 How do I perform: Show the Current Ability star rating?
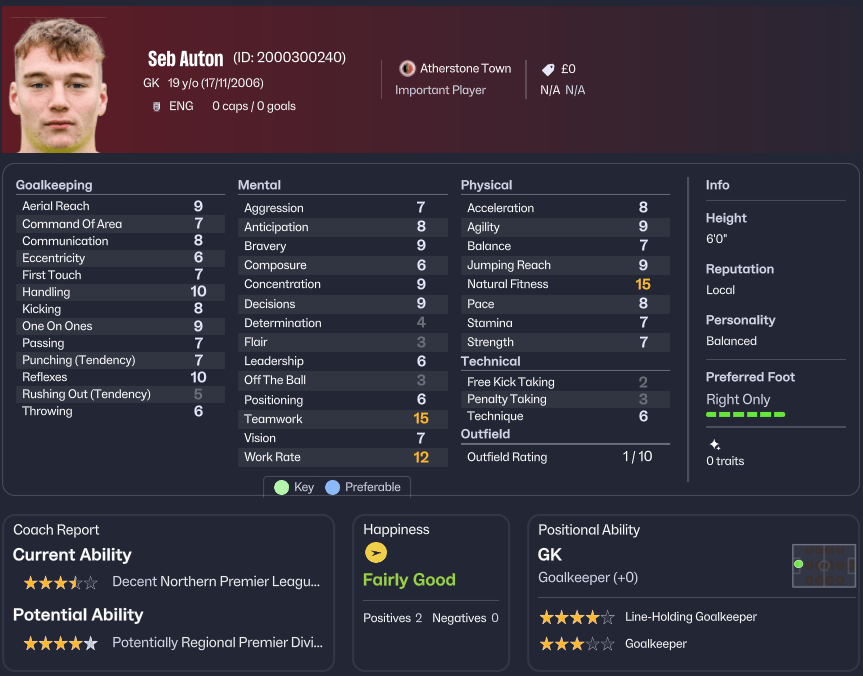point(61,582)
